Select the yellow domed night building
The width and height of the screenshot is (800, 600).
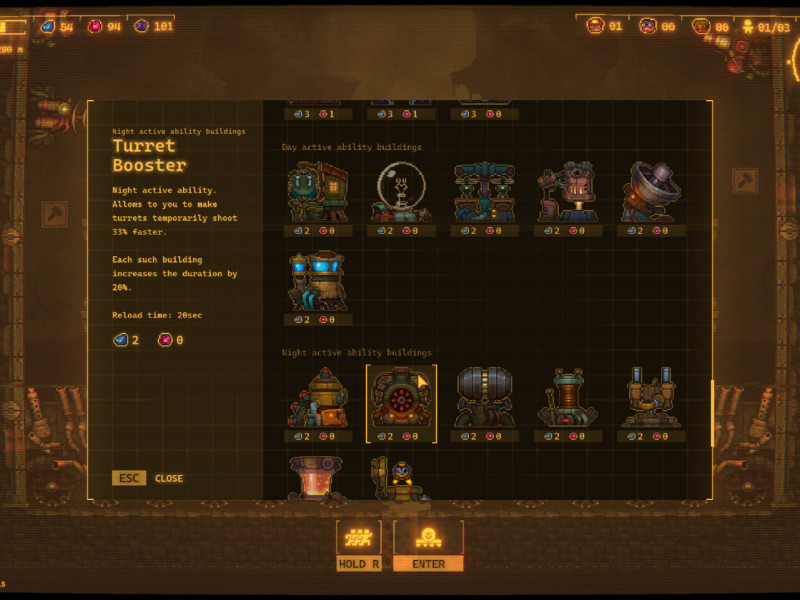317,398
